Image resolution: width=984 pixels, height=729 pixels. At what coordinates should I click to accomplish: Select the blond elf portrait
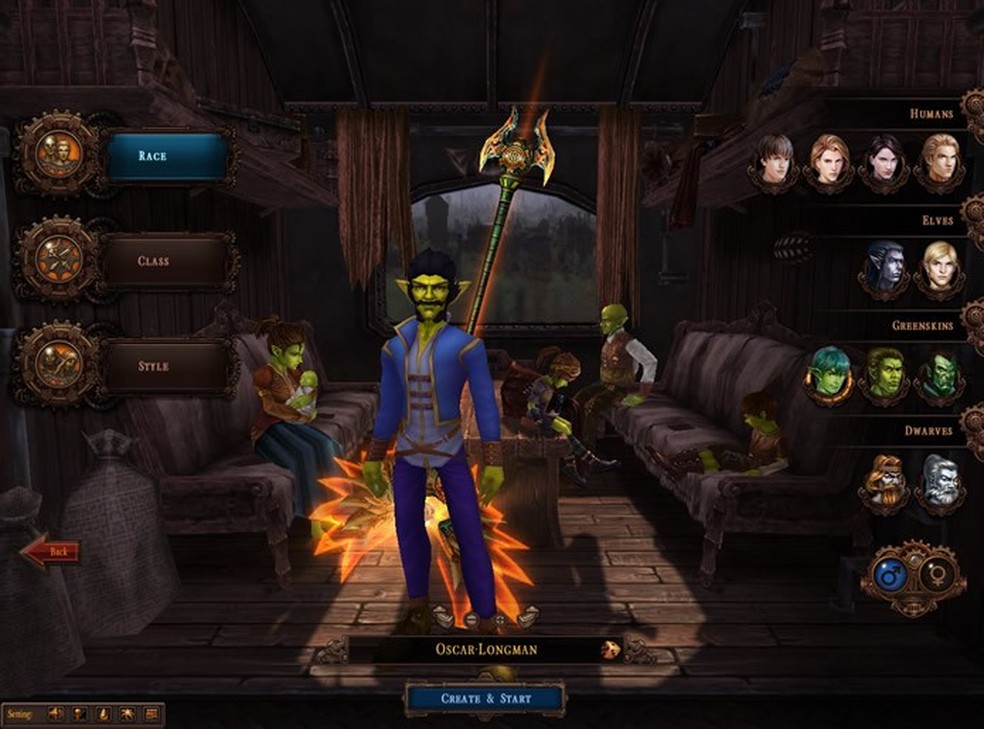point(940,266)
